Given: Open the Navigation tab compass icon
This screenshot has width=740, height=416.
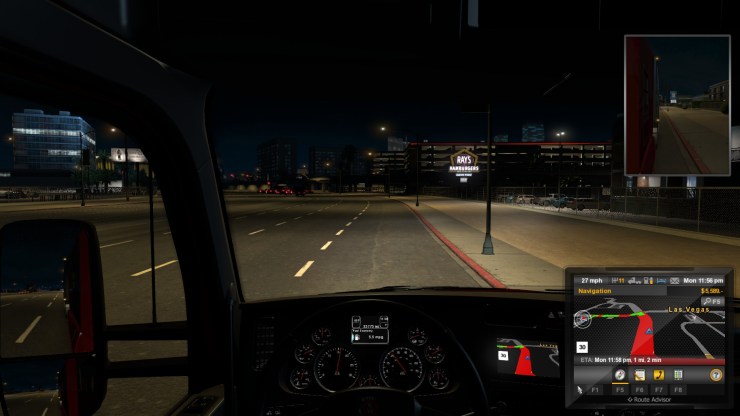Looking at the screenshot, I should (x=620, y=374).
